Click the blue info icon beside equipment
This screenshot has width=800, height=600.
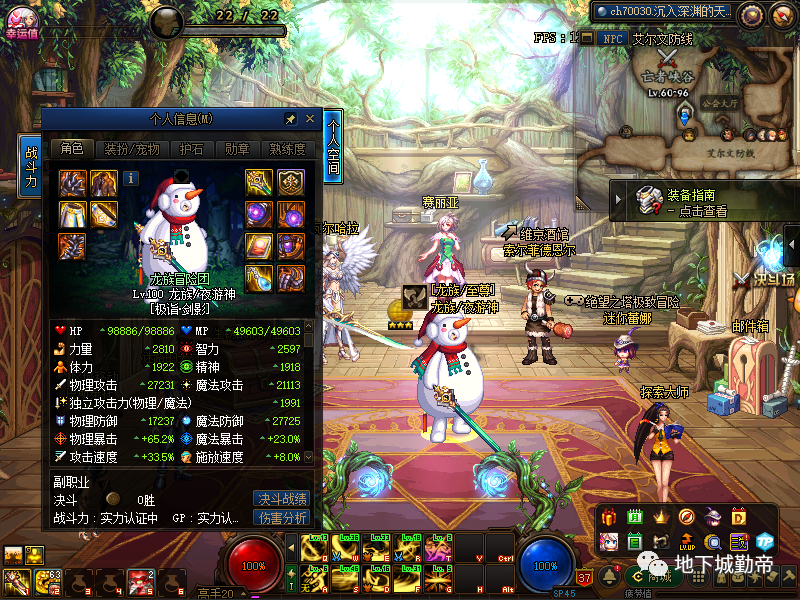tap(131, 179)
